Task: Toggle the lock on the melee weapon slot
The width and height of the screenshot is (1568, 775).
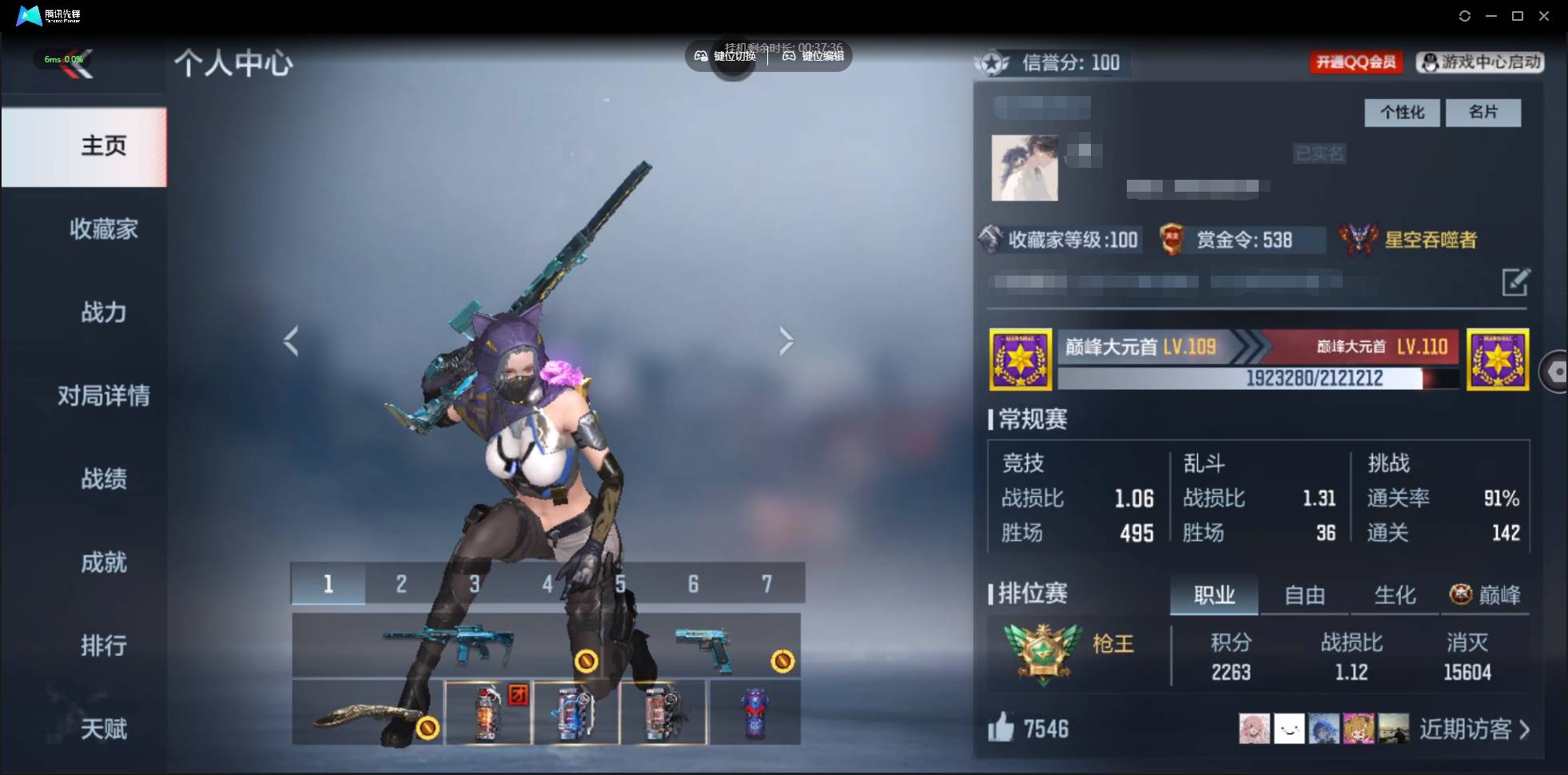Action: coord(429,728)
